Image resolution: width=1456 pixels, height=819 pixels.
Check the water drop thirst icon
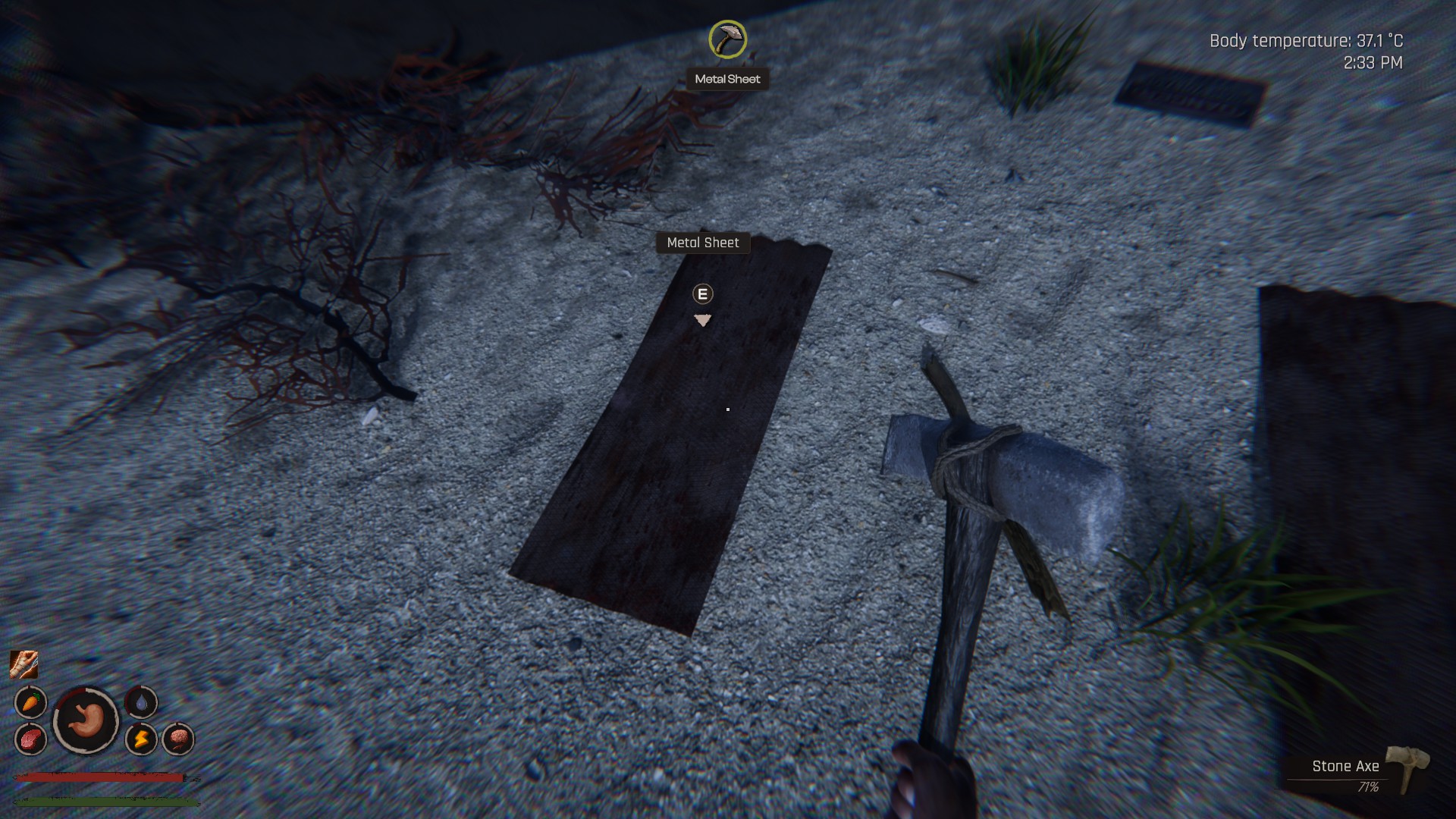click(141, 702)
